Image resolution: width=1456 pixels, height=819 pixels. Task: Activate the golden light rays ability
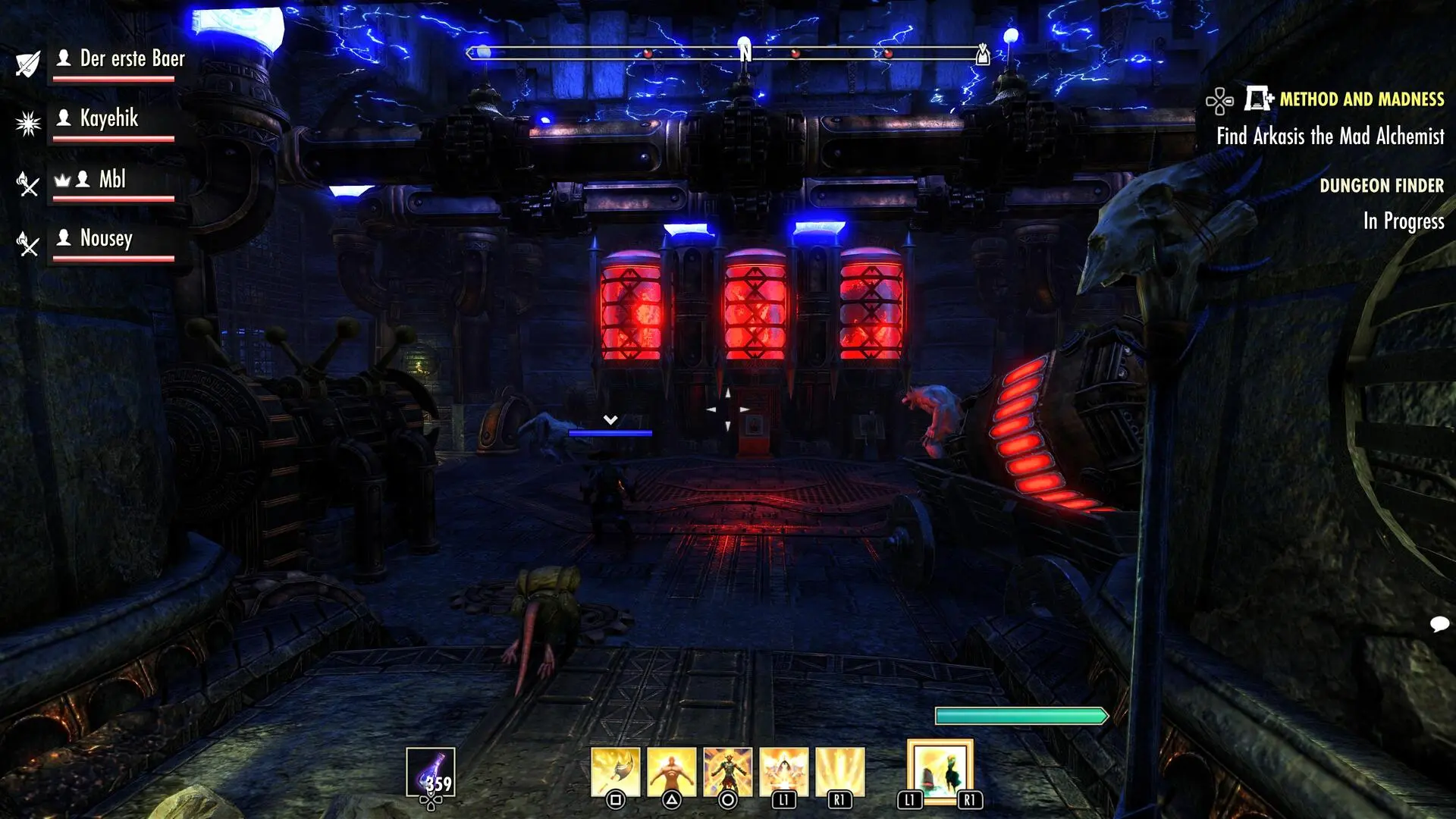coord(839,772)
